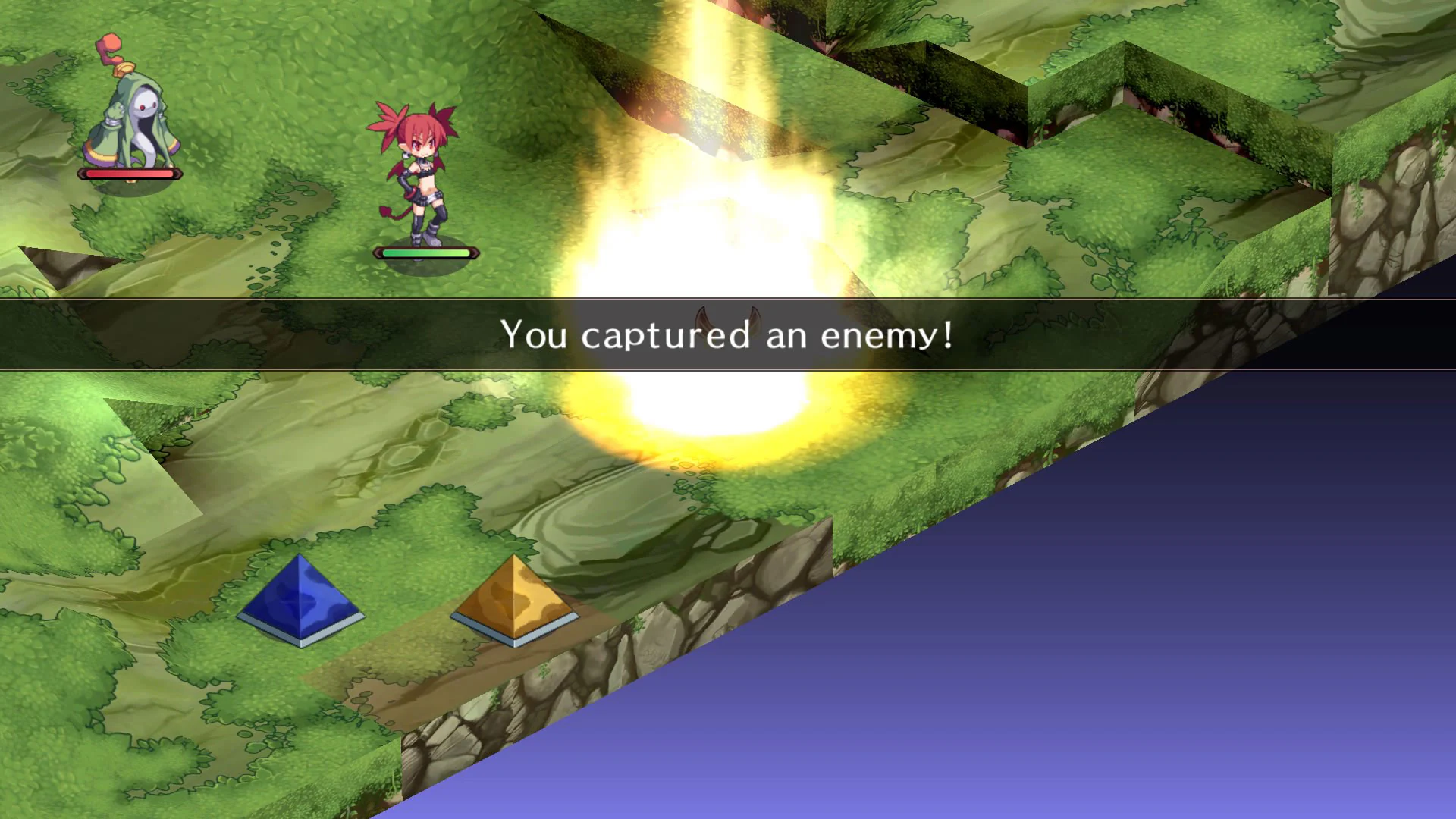This screenshot has width=1456, height=819.
Task: Click the enemy's red health bar
Action: pyautogui.click(x=129, y=173)
